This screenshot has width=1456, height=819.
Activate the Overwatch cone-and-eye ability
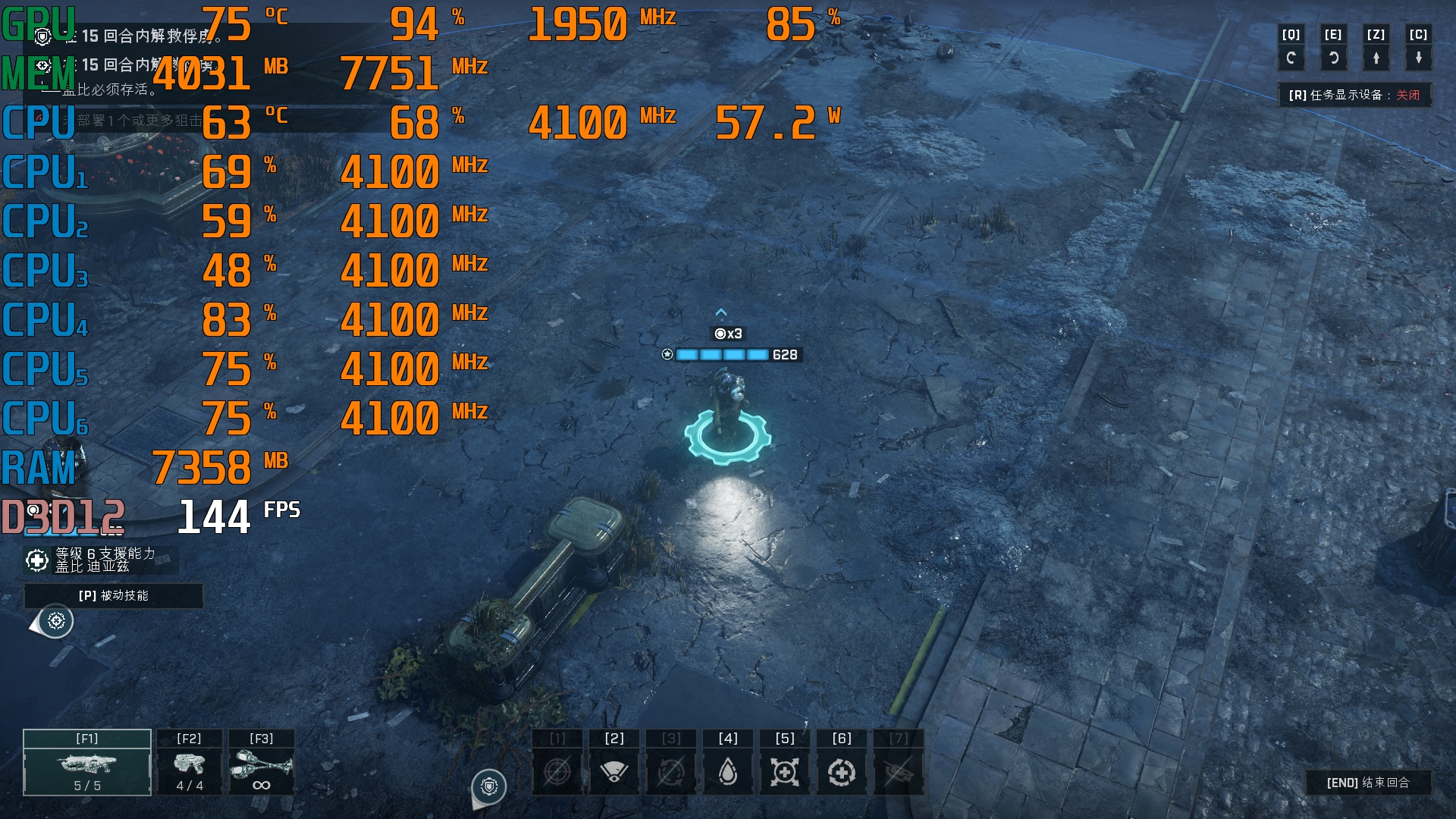coord(614,772)
